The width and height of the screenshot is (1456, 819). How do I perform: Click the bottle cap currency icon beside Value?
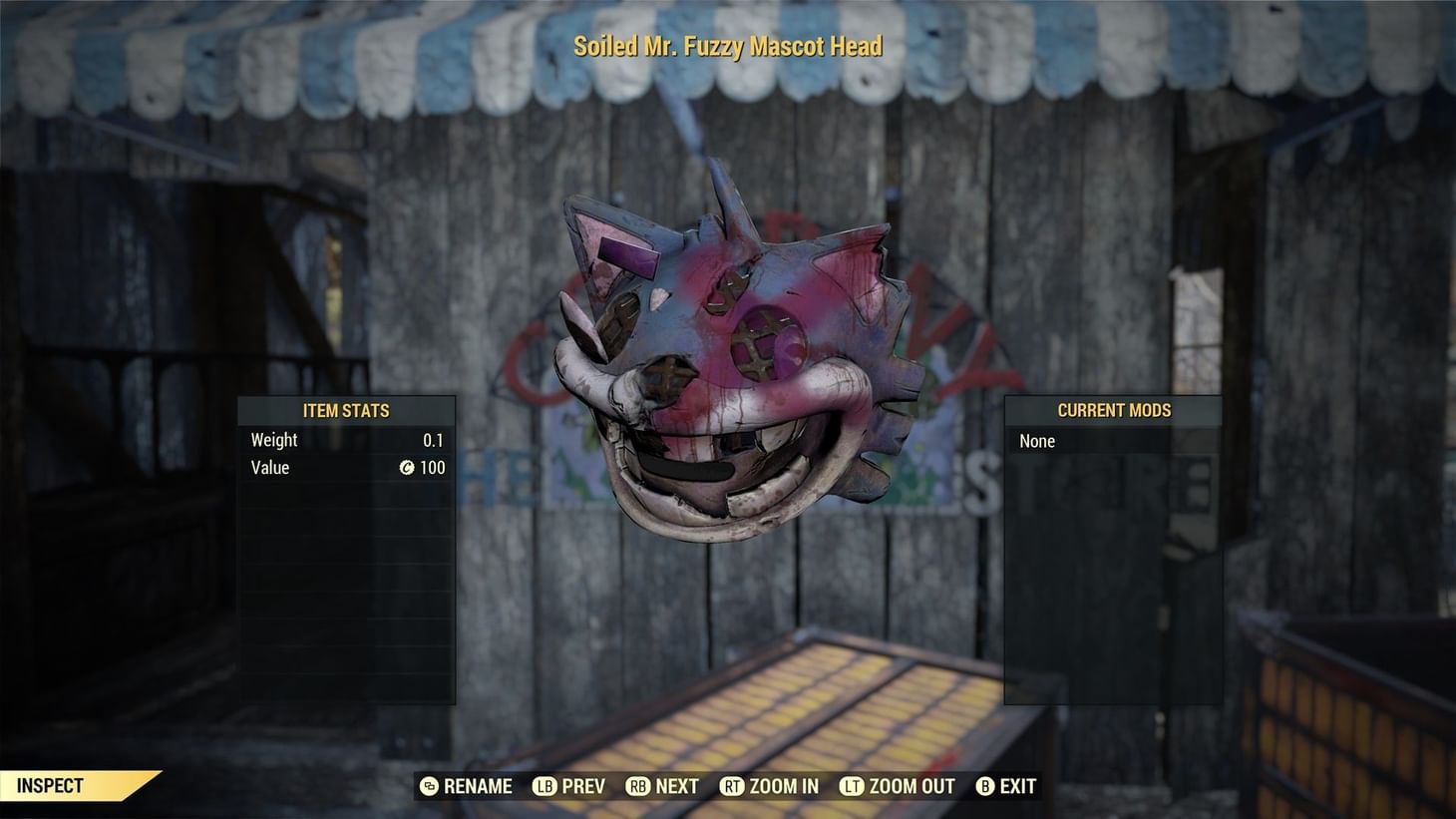[407, 467]
